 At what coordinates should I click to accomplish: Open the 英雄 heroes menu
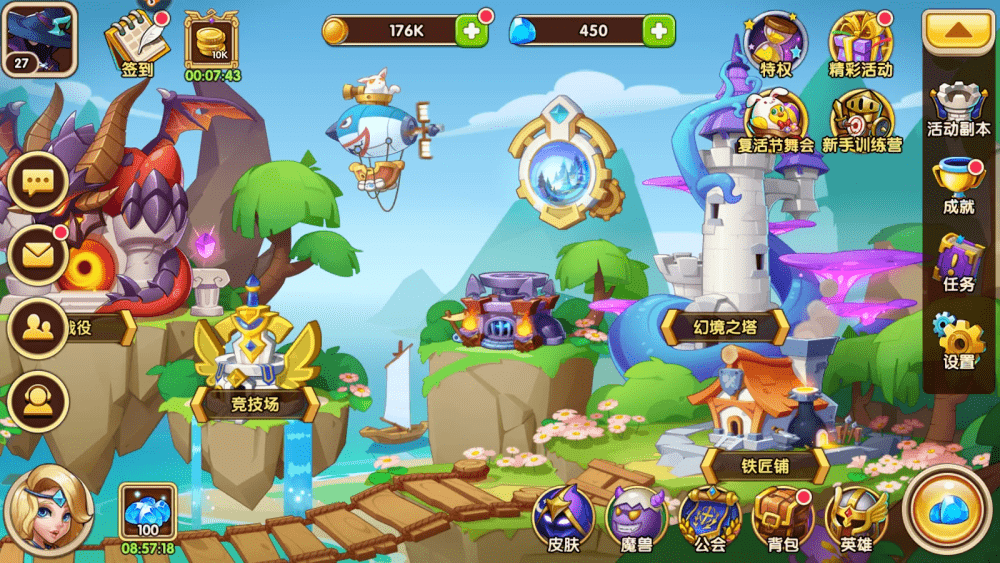[x=856, y=517]
